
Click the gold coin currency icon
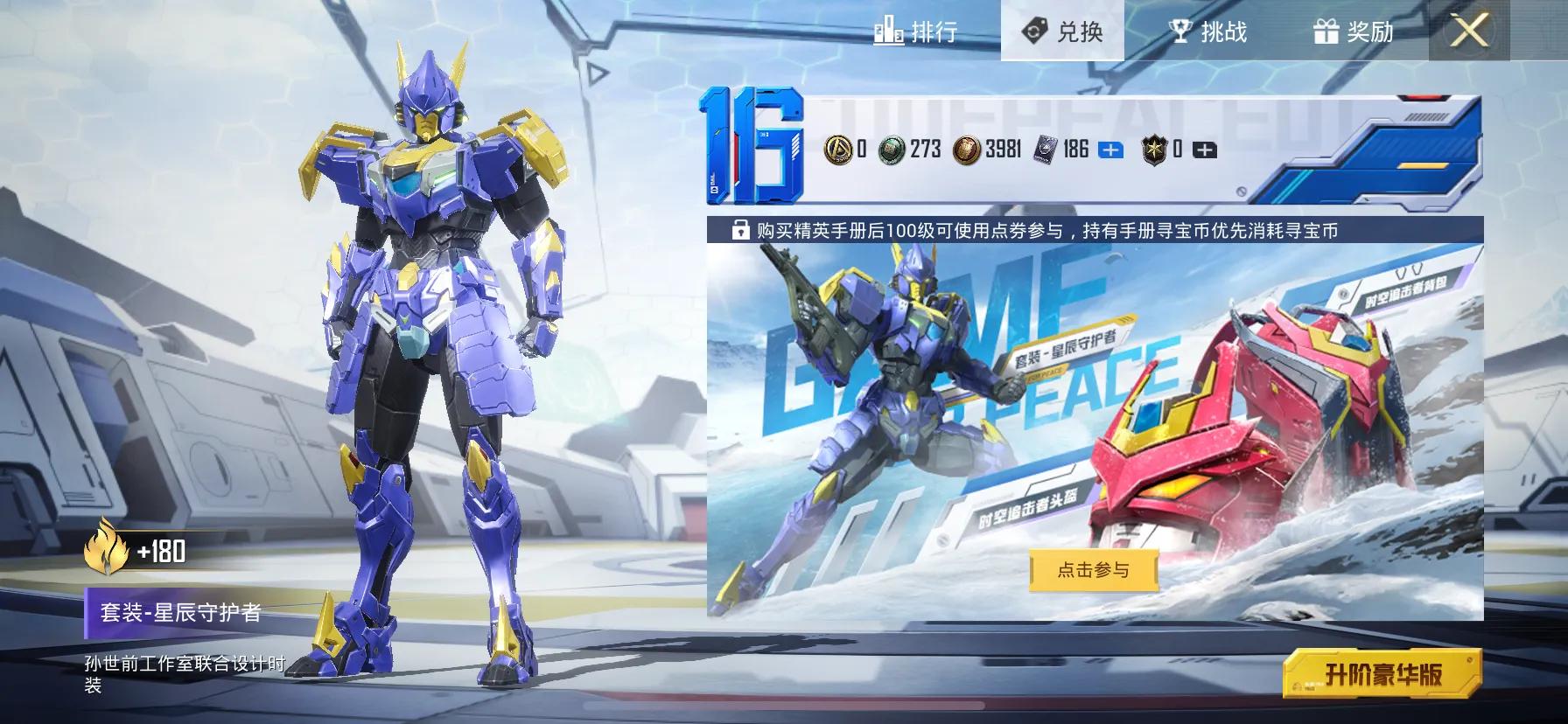pyautogui.click(x=837, y=150)
